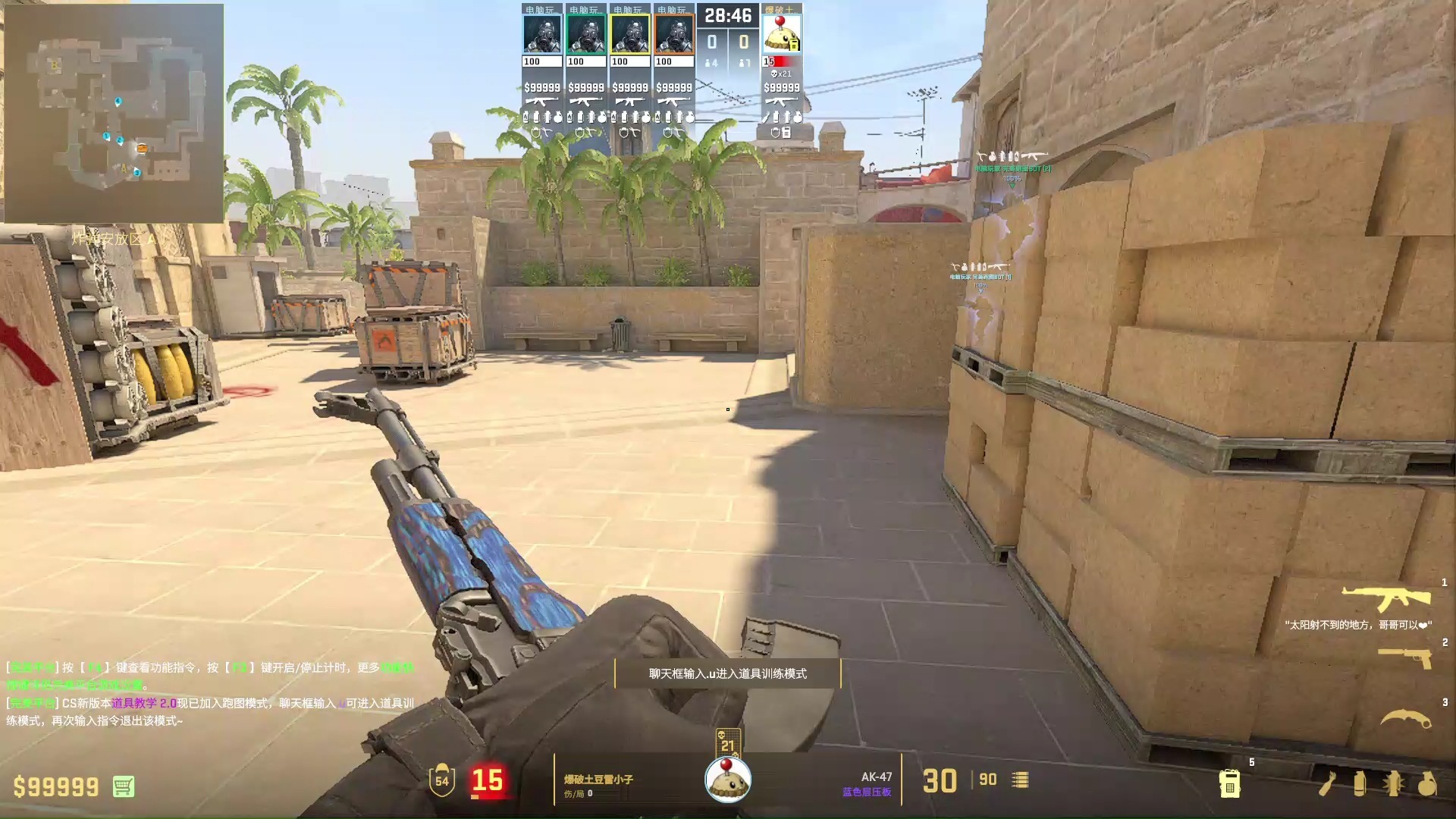The image size is (1456, 819).
Task: Select the flashbang grenade icon
Action: (1393, 783)
